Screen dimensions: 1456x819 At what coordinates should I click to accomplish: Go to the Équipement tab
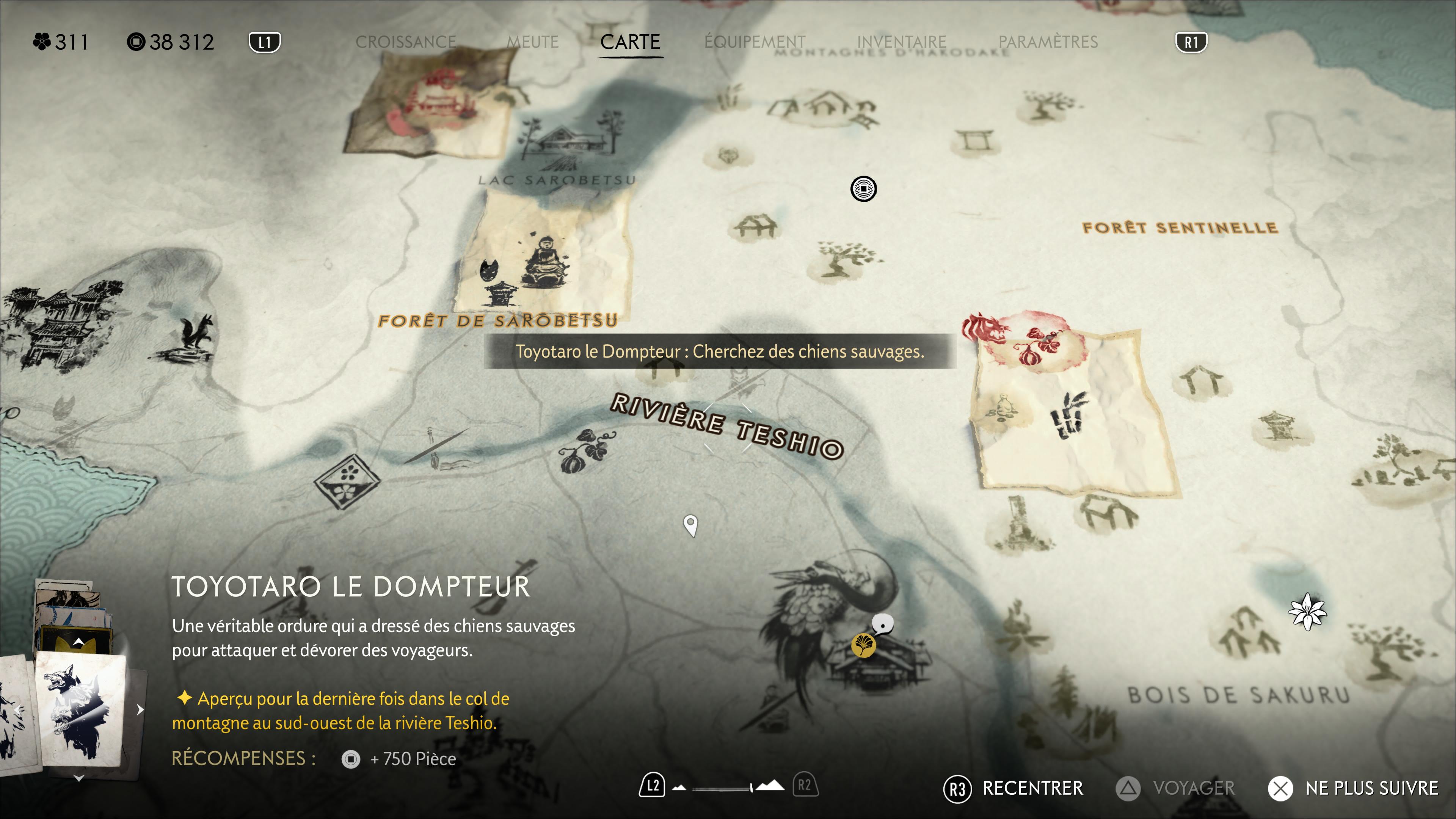click(755, 42)
